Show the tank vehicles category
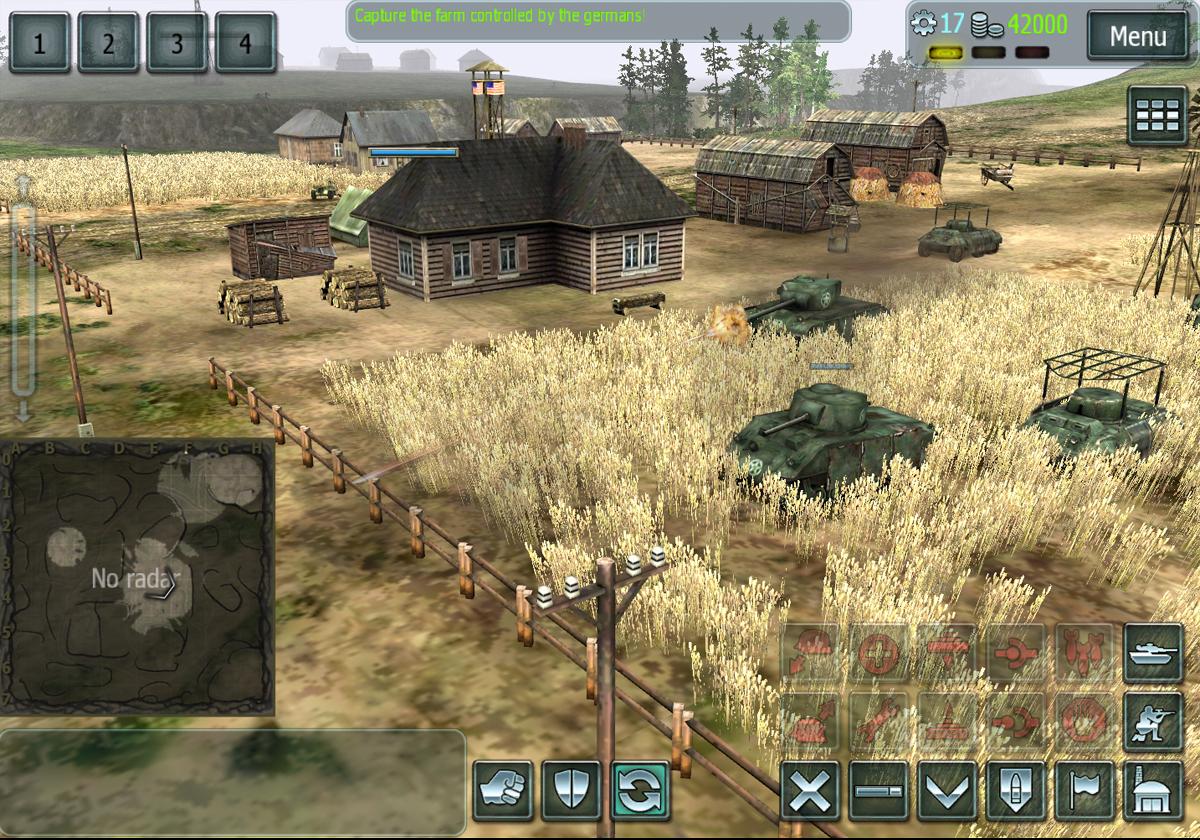The width and height of the screenshot is (1200, 840). click(1154, 653)
